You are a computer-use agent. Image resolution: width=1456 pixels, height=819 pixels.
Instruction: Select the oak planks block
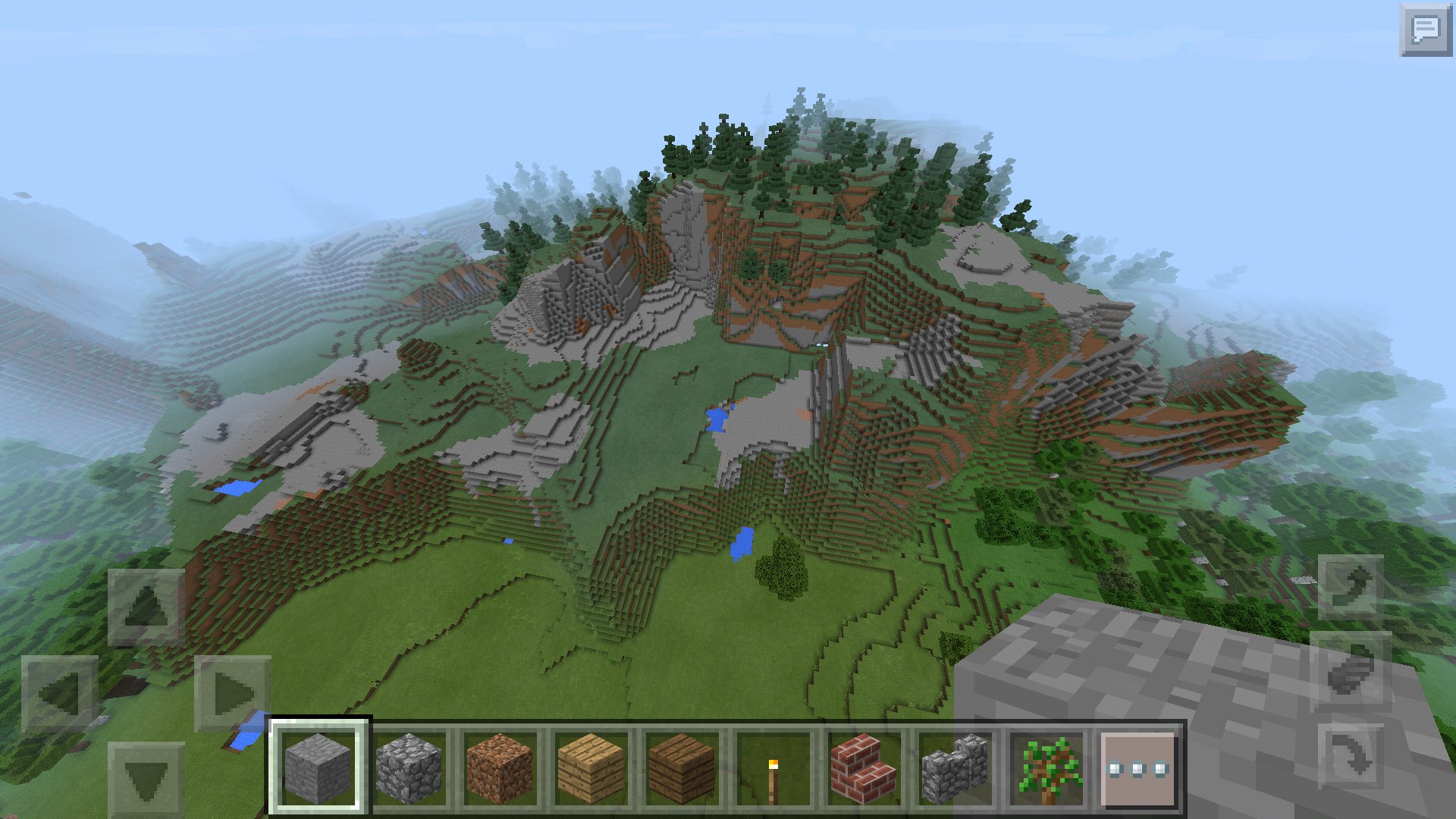(x=590, y=766)
